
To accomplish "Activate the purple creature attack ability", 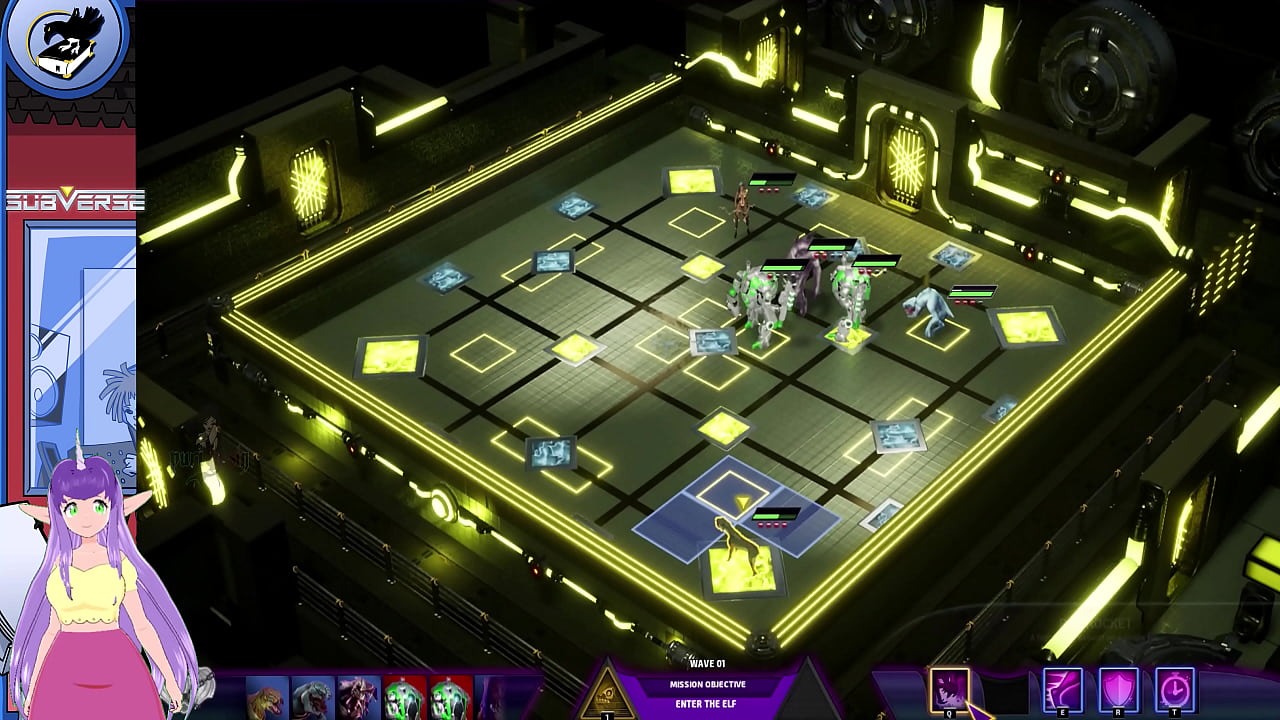I will pos(949,689).
